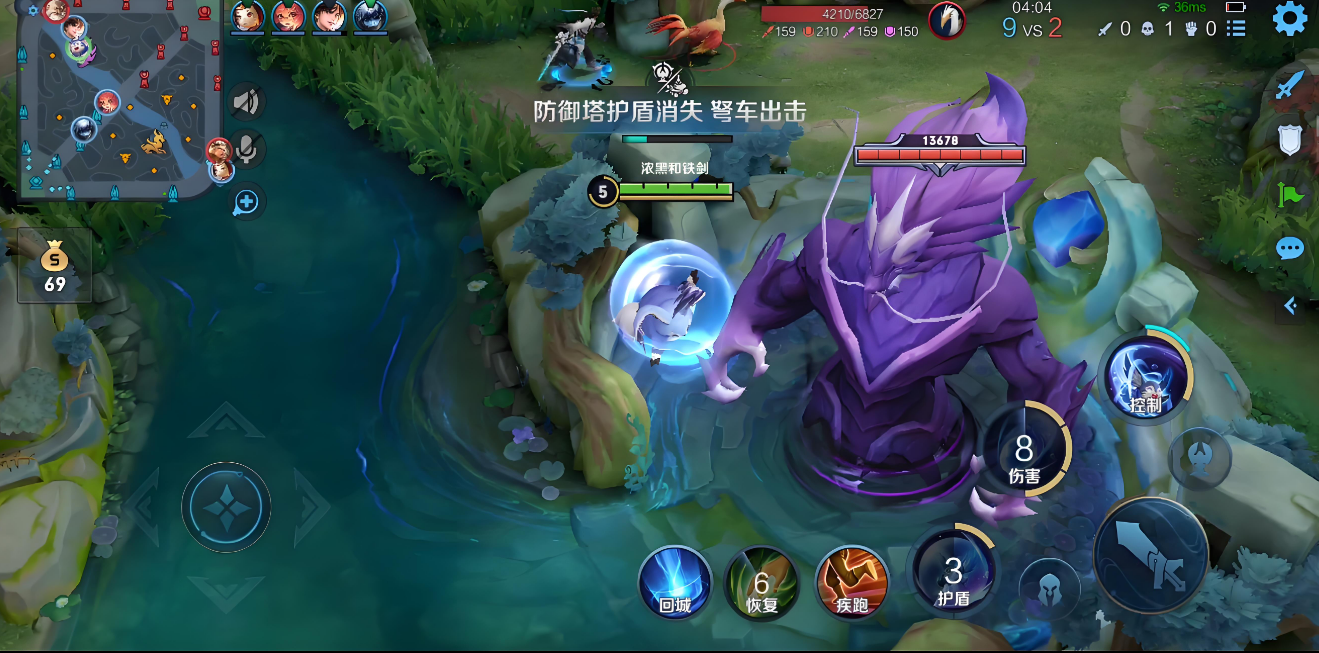Toggle the microphone icon
The width and height of the screenshot is (1319, 653).
pyautogui.click(x=246, y=150)
